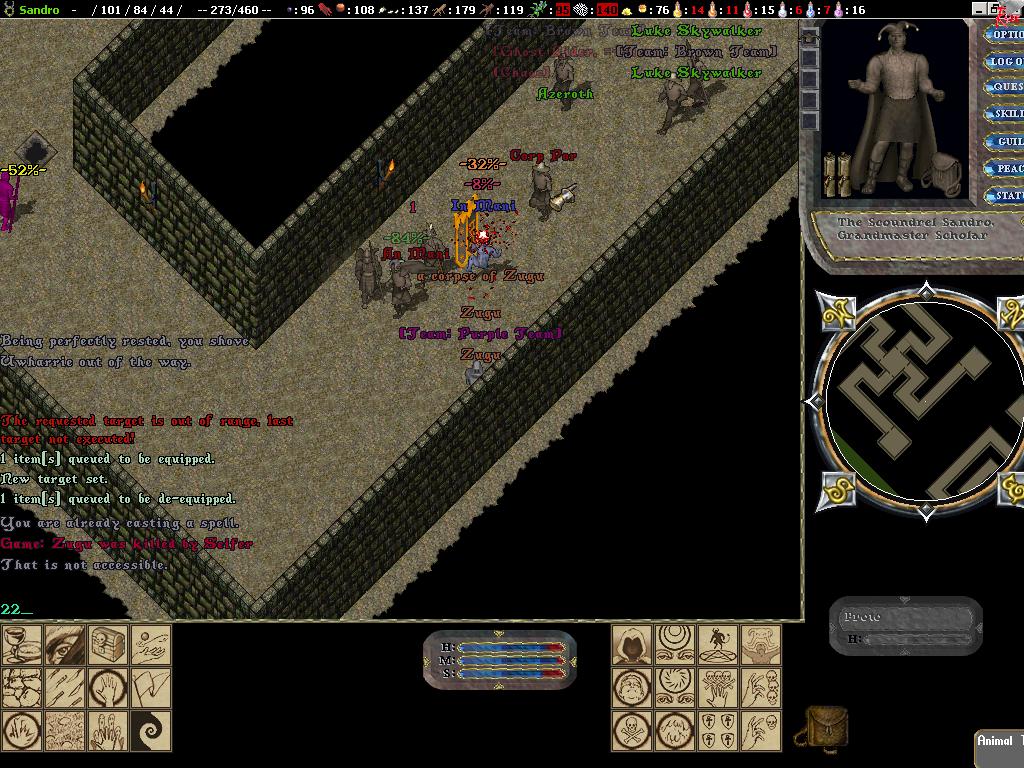Image resolution: width=1024 pixels, height=768 pixels.
Task: Activate the four ankh shields spell icon
Action: point(718,731)
